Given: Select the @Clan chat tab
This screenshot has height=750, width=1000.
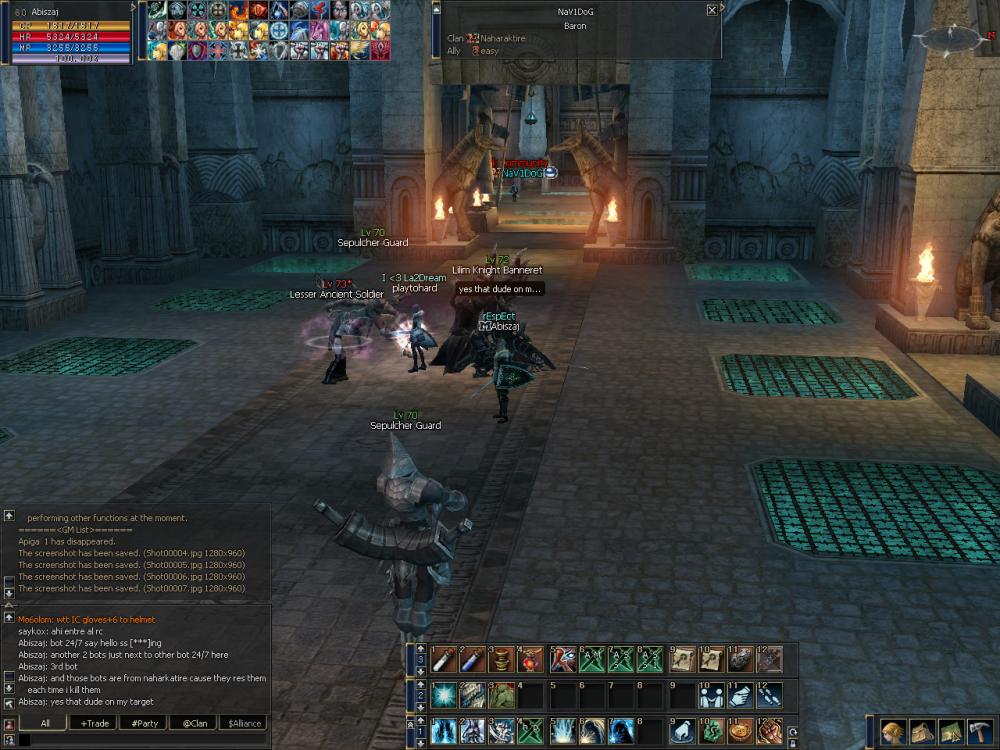Looking at the screenshot, I should [194, 722].
